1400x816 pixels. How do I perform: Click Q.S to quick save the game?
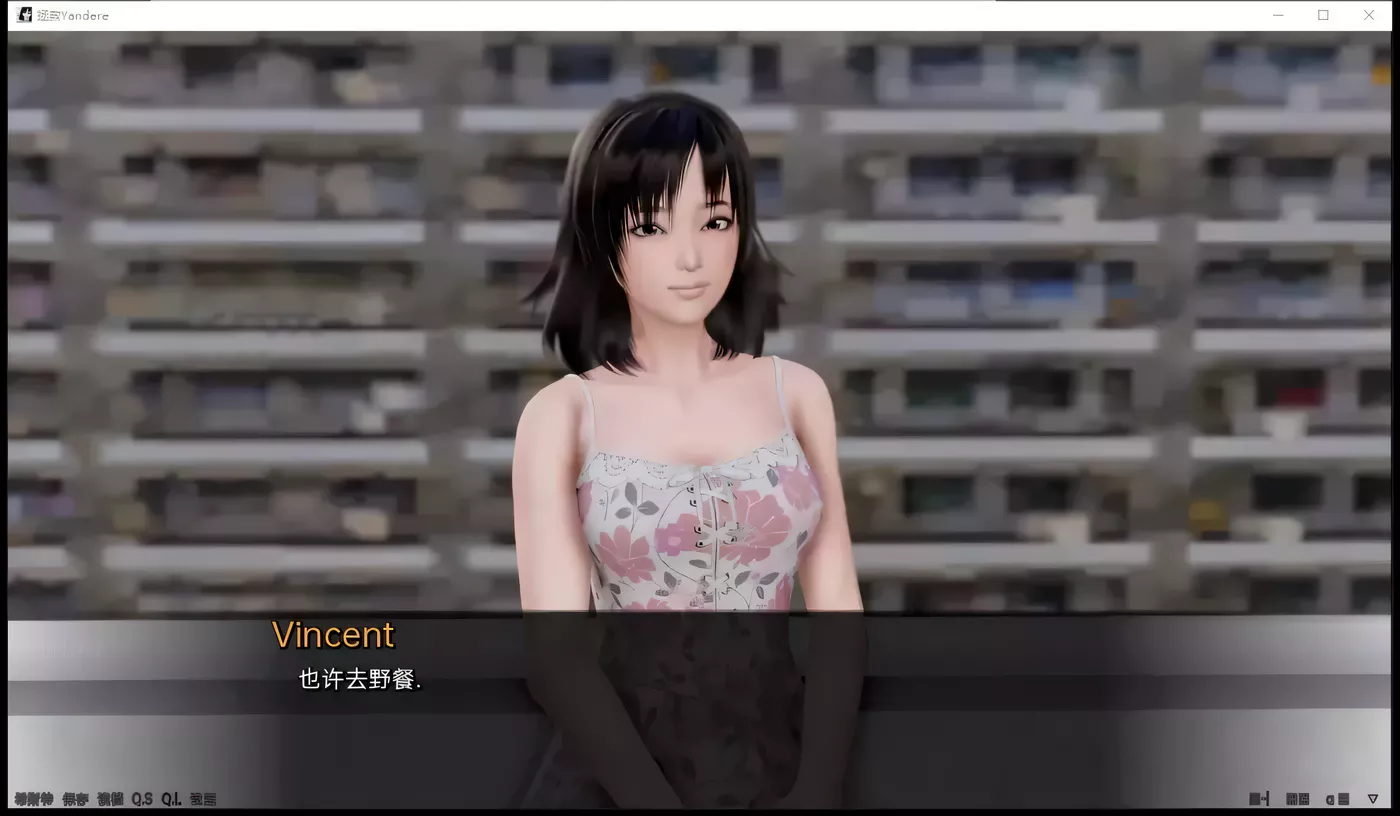(x=142, y=799)
